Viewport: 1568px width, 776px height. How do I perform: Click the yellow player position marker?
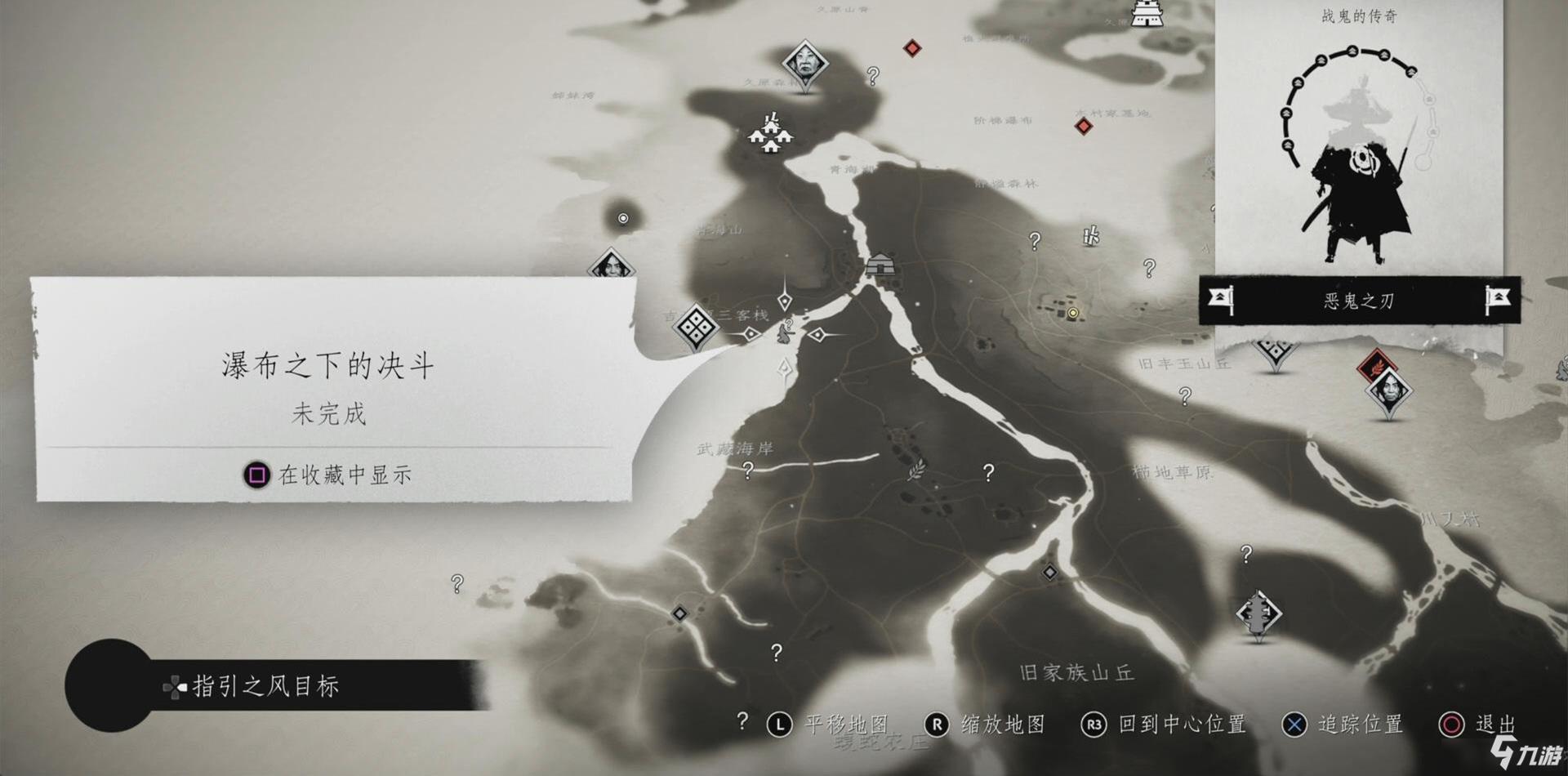point(1073,313)
